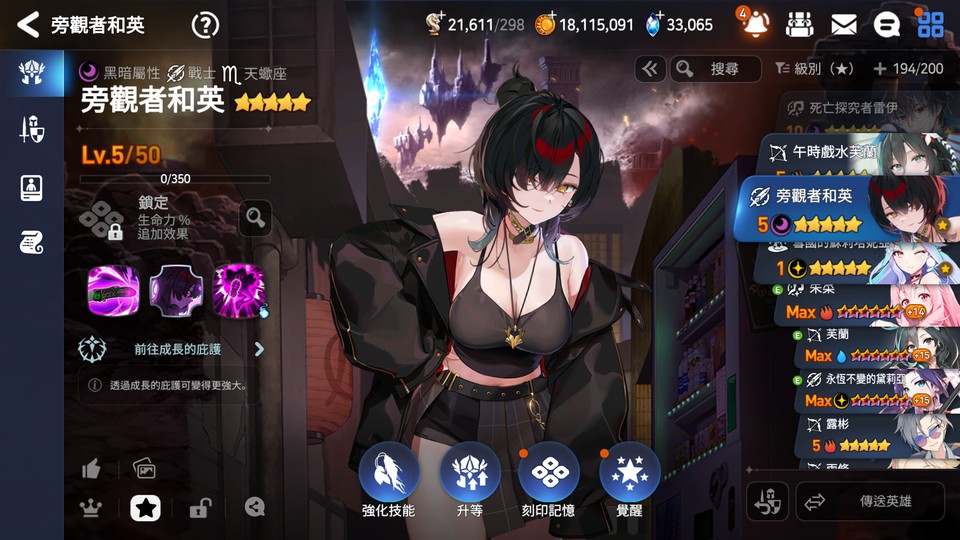Open the chat bubble icon
The width and height of the screenshot is (960, 540).
pos(886,24)
